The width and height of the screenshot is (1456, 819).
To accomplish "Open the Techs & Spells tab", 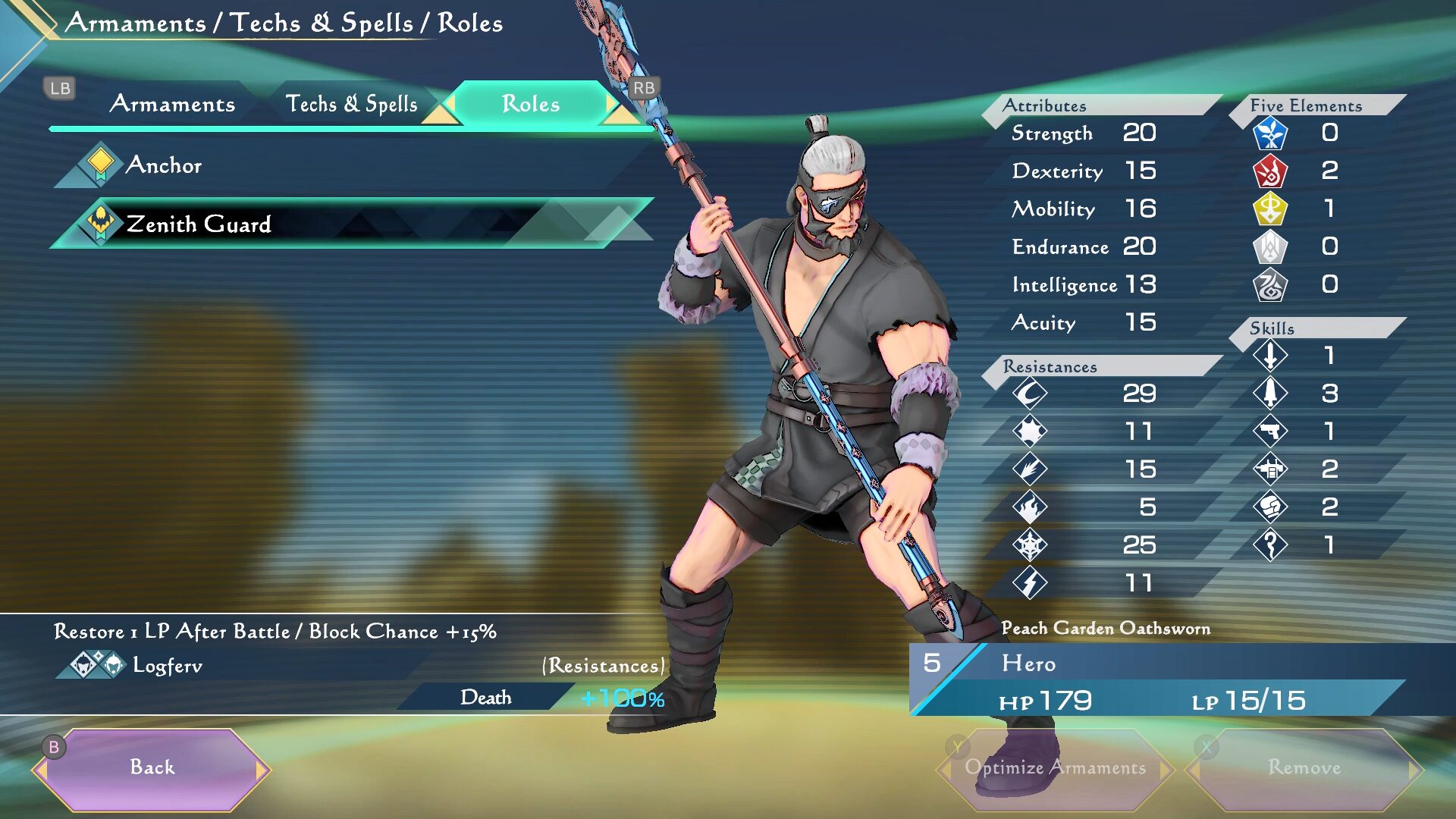I will coord(351,104).
